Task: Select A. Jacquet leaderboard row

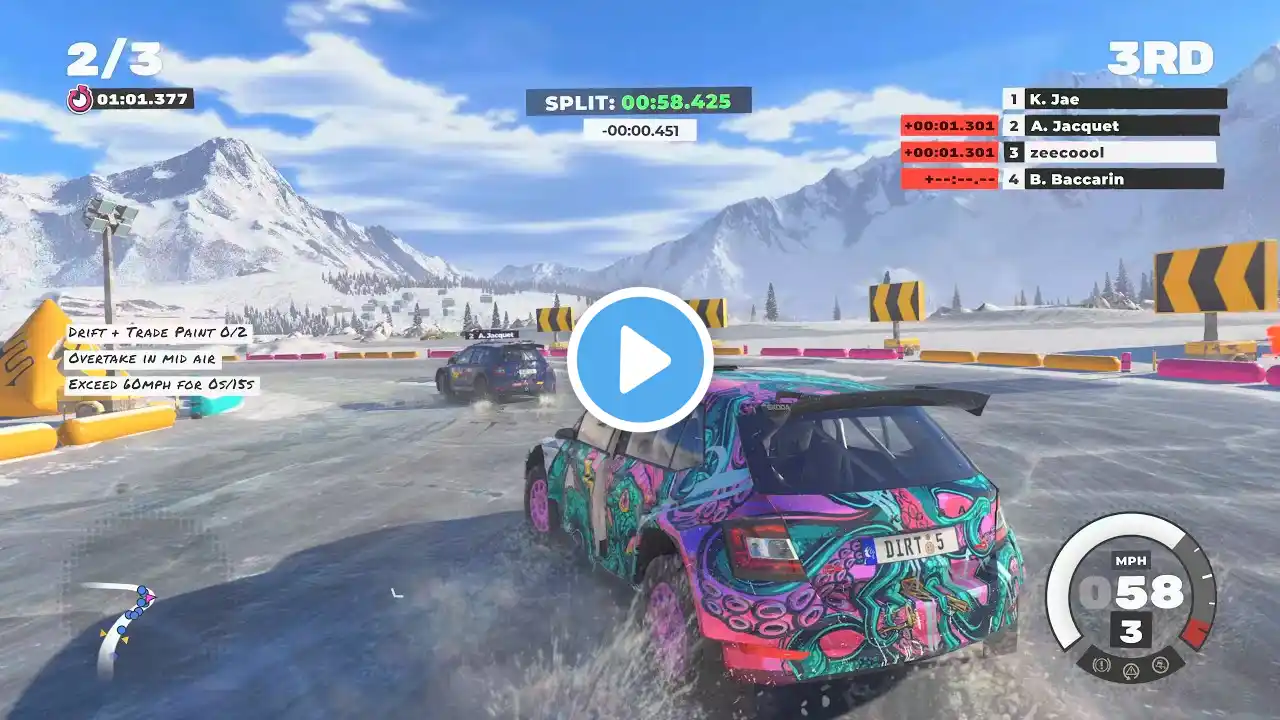Action: 1112,126
